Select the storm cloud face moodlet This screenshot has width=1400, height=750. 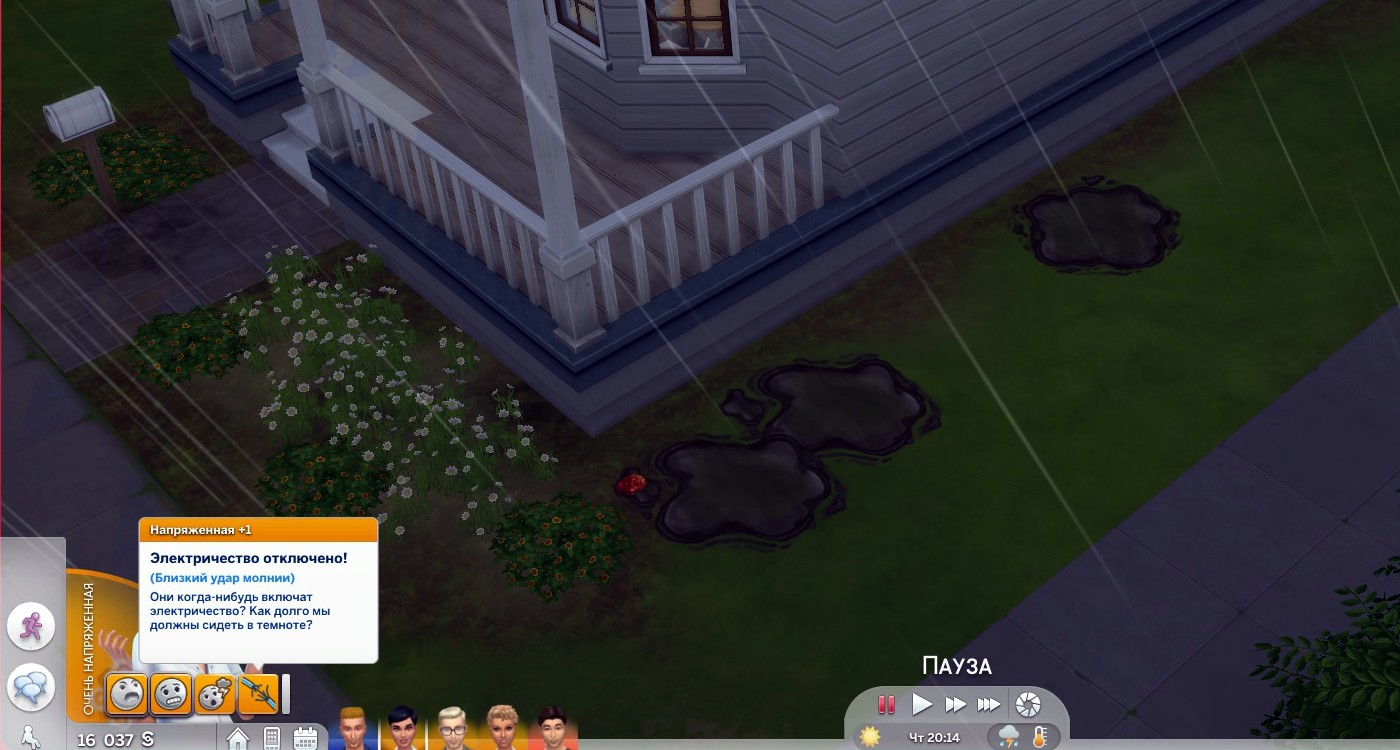click(x=215, y=693)
